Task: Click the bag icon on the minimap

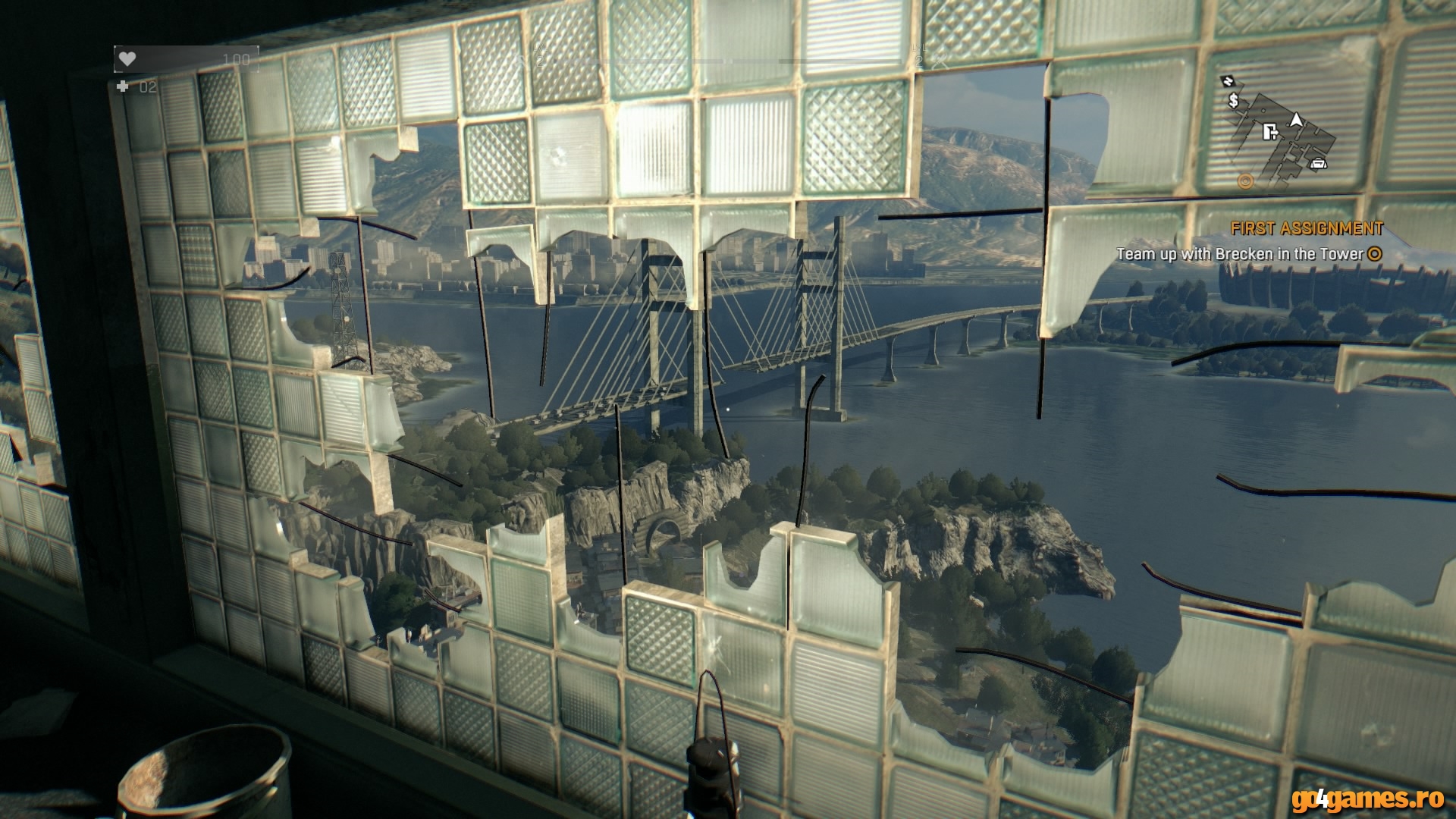Action: click(1319, 162)
